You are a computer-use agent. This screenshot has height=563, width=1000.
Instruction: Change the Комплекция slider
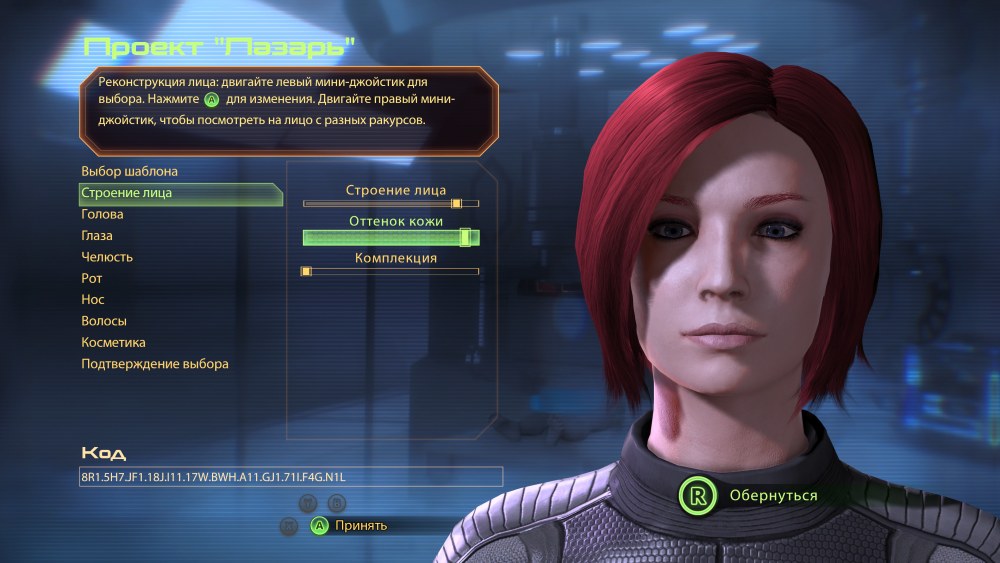391,271
